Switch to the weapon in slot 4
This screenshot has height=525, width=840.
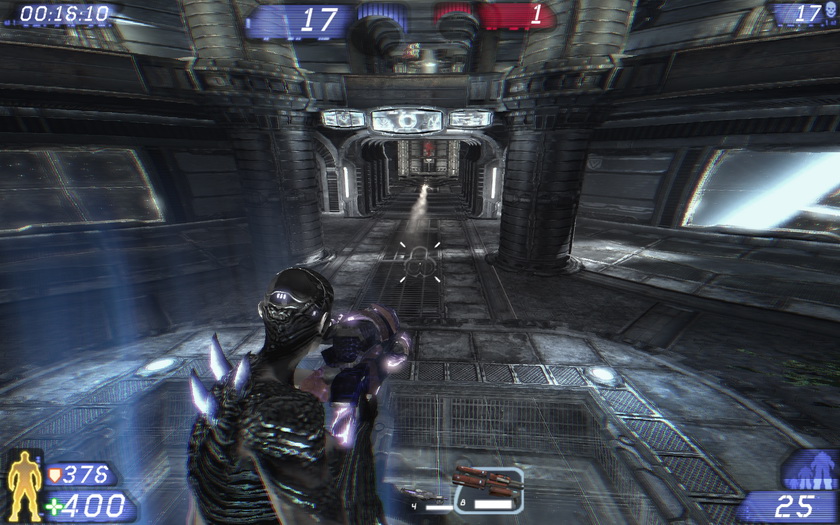click(x=427, y=495)
